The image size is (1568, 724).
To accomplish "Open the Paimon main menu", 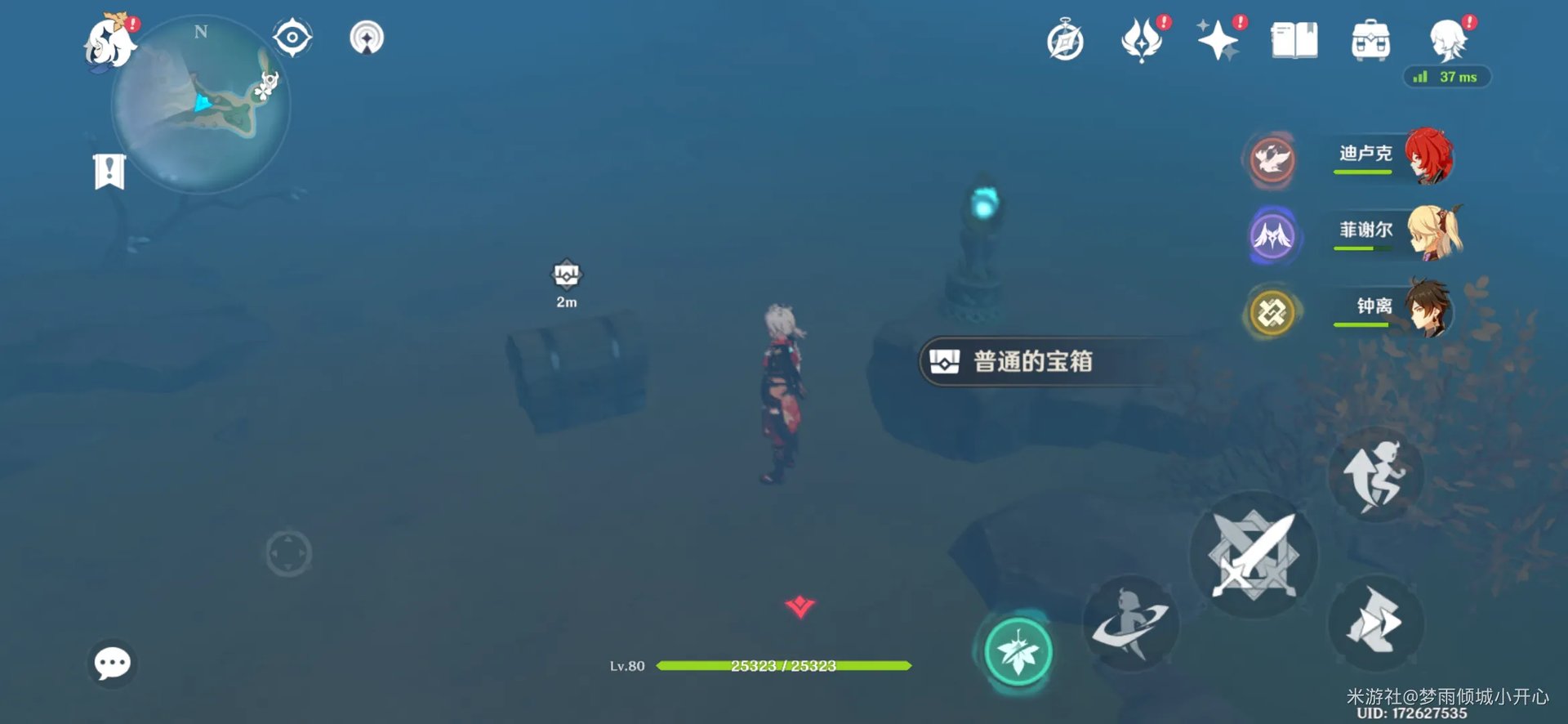I will click(x=109, y=38).
